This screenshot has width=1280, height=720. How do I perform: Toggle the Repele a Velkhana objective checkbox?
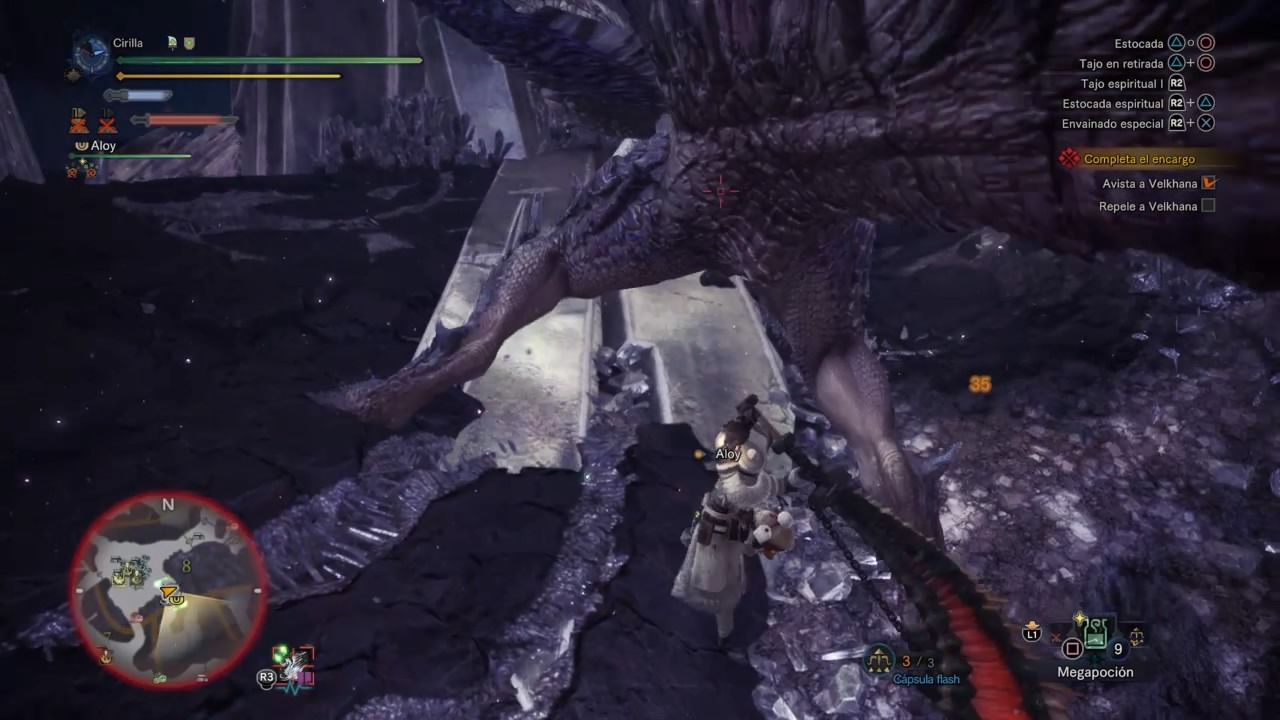(1208, 206)
